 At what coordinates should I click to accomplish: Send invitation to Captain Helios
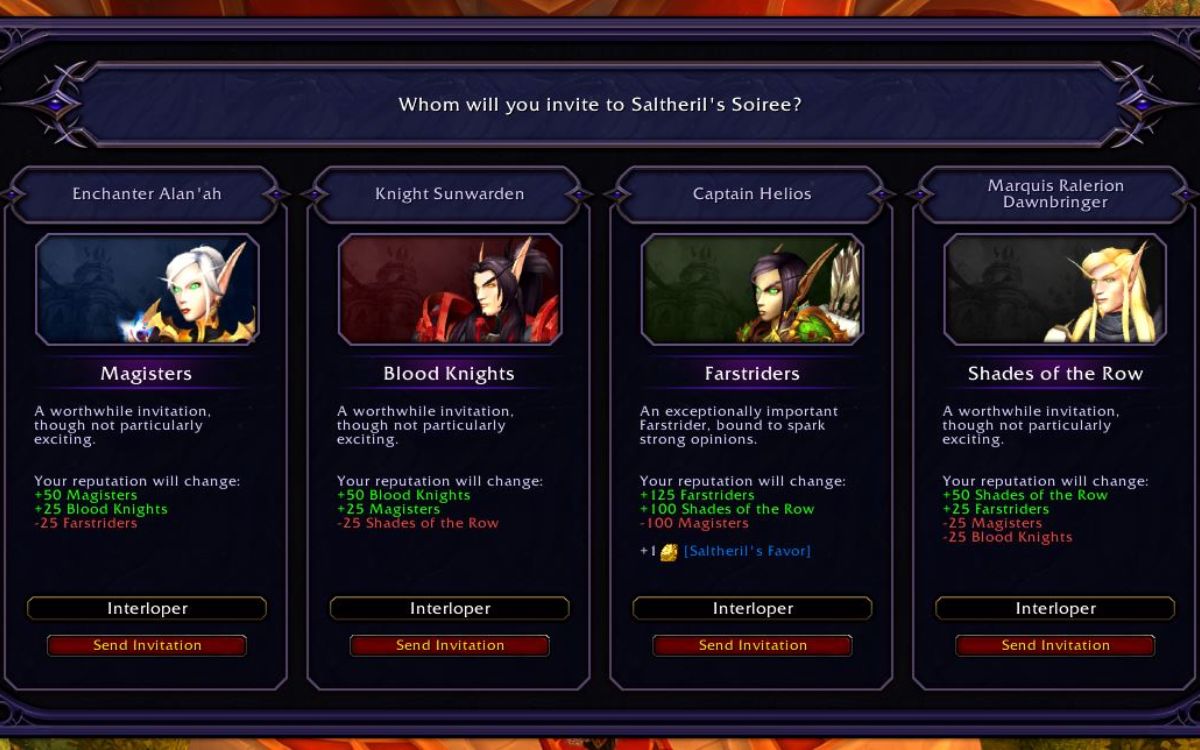coord(752,645)
